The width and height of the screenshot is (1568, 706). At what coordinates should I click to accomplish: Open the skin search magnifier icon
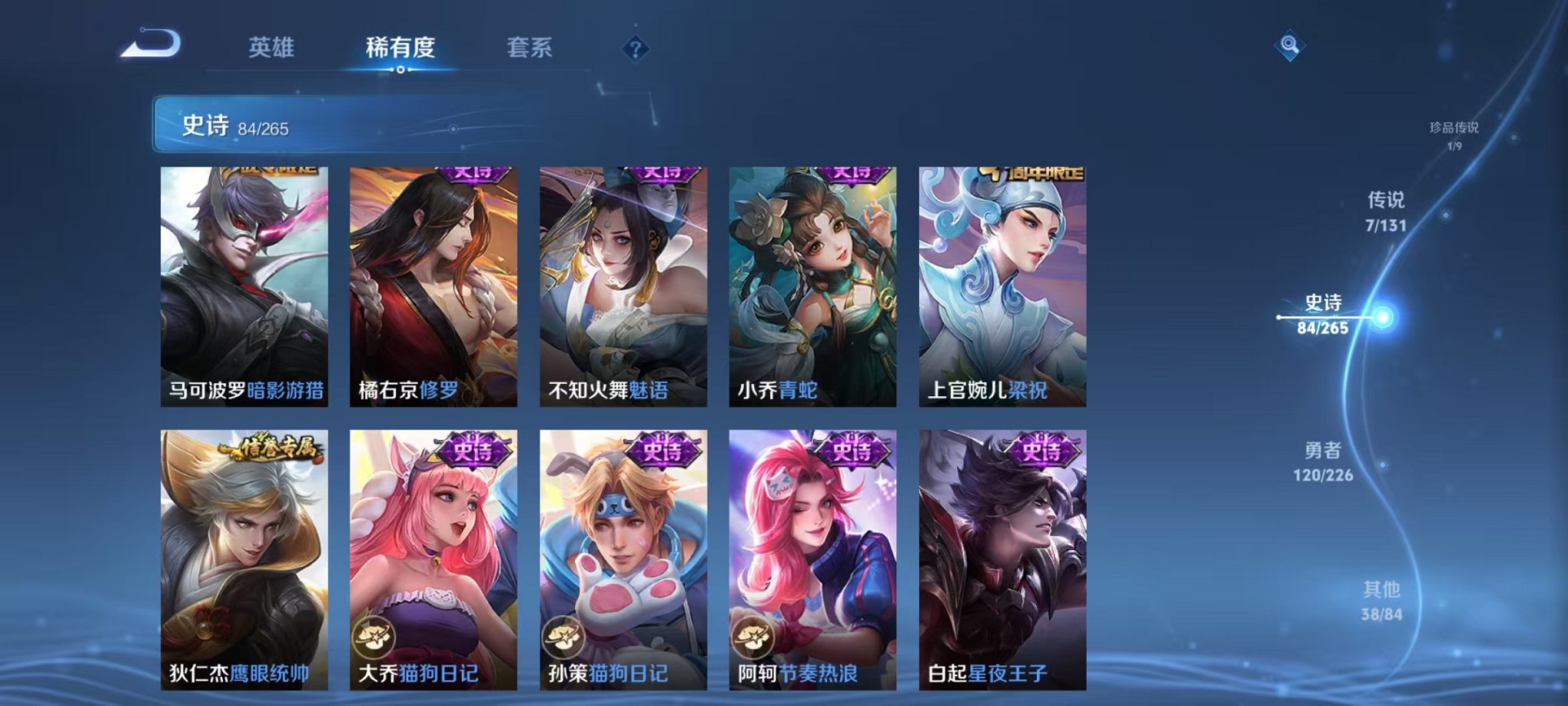[1291, 45]
